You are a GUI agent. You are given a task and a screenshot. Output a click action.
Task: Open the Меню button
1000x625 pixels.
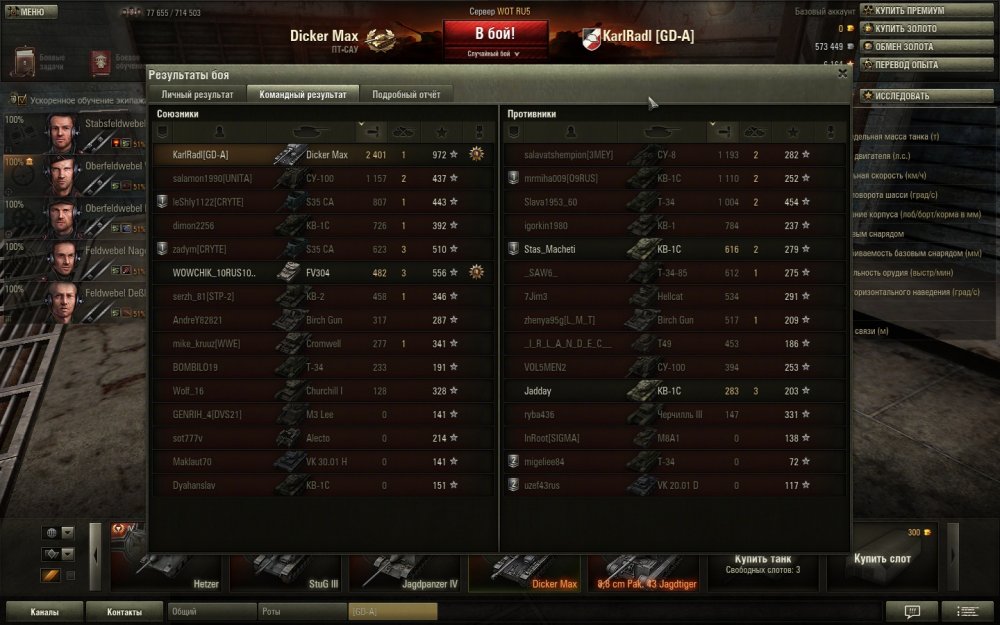coord(30,12)
